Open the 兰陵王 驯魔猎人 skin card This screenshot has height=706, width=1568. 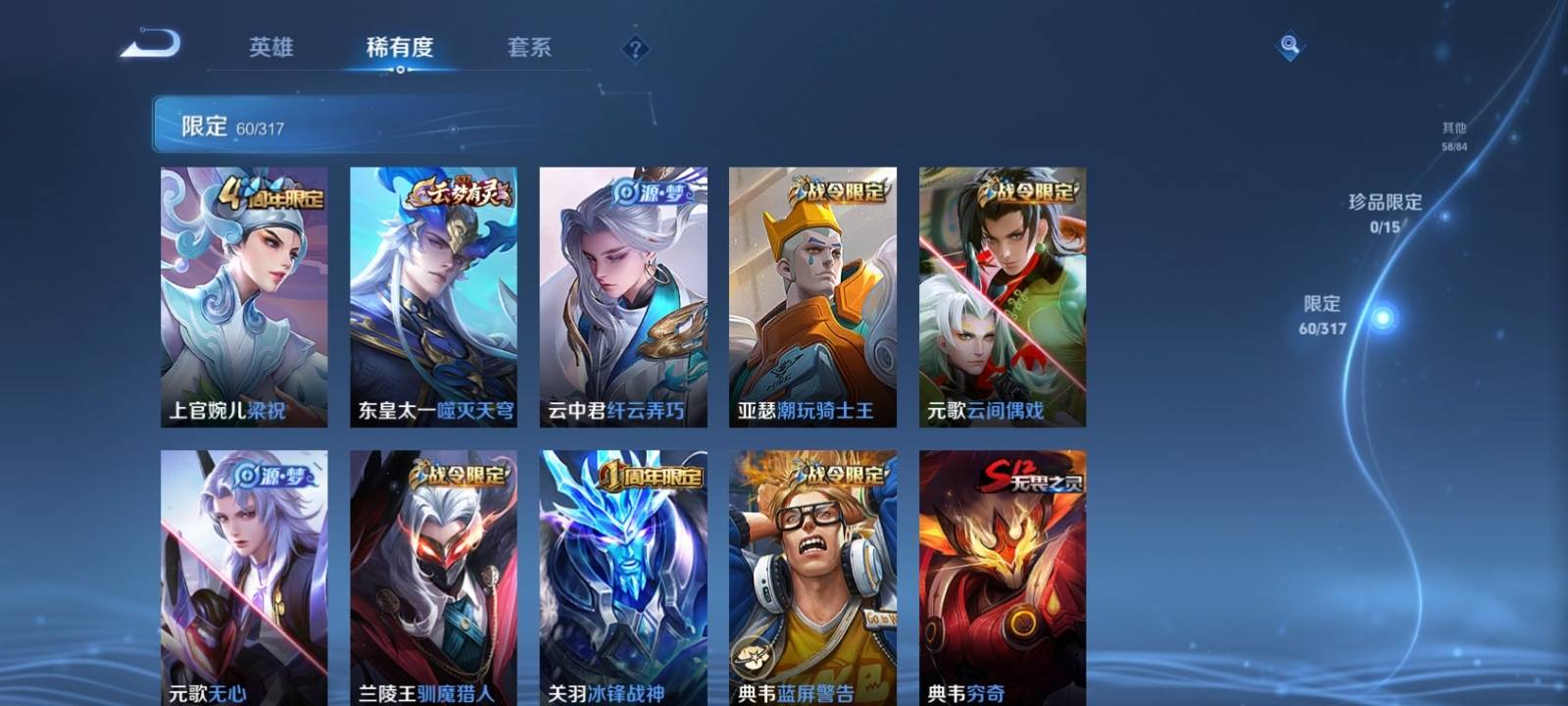click(433, 579)
